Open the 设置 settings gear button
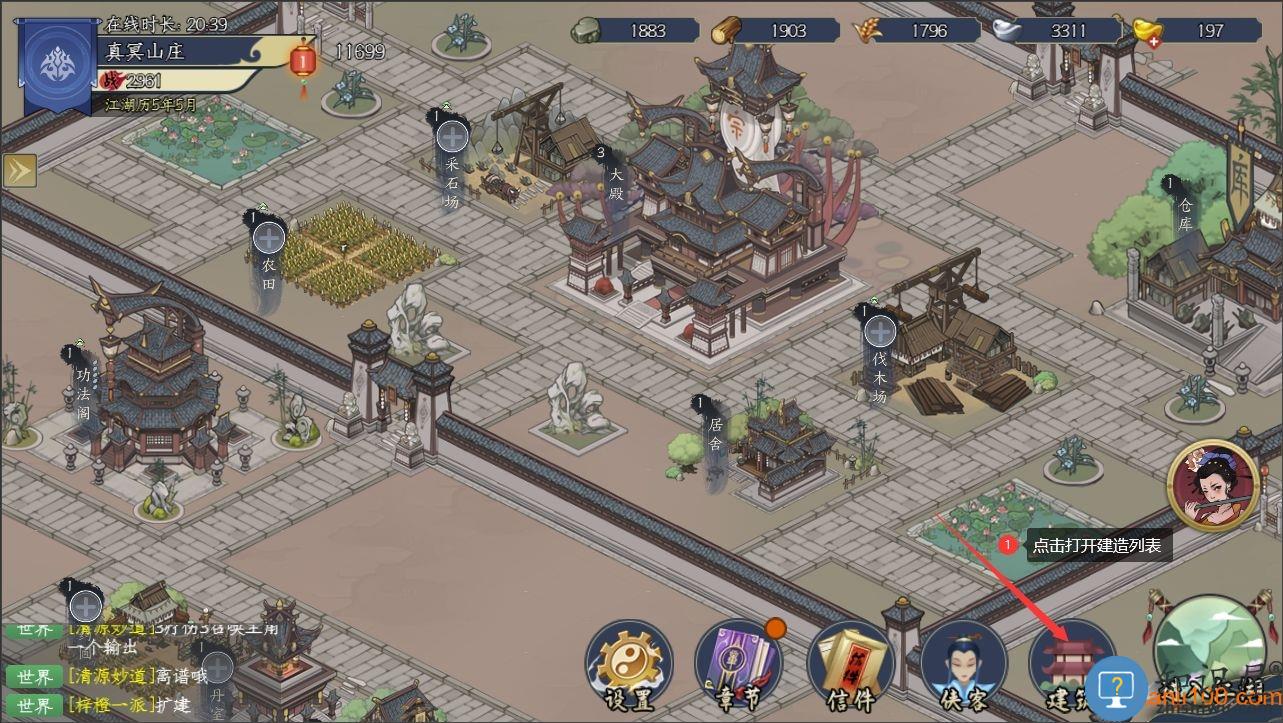Viewport: 1283px width, 723px height. click(629, 665)
